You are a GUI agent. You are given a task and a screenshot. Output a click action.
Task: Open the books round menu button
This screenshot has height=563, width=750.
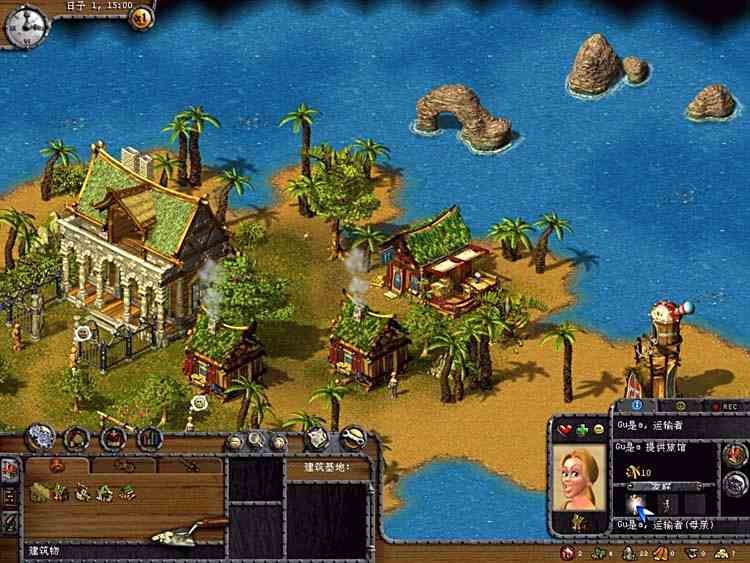[150, 438]
